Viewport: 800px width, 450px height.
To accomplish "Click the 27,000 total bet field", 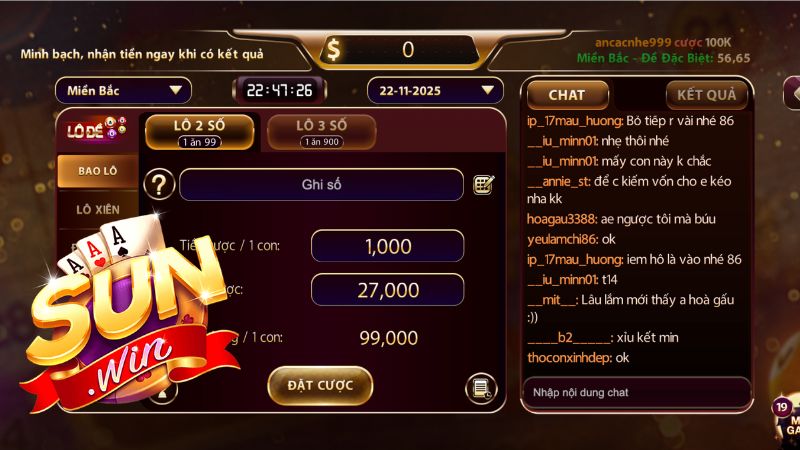I will pos(387,290).
